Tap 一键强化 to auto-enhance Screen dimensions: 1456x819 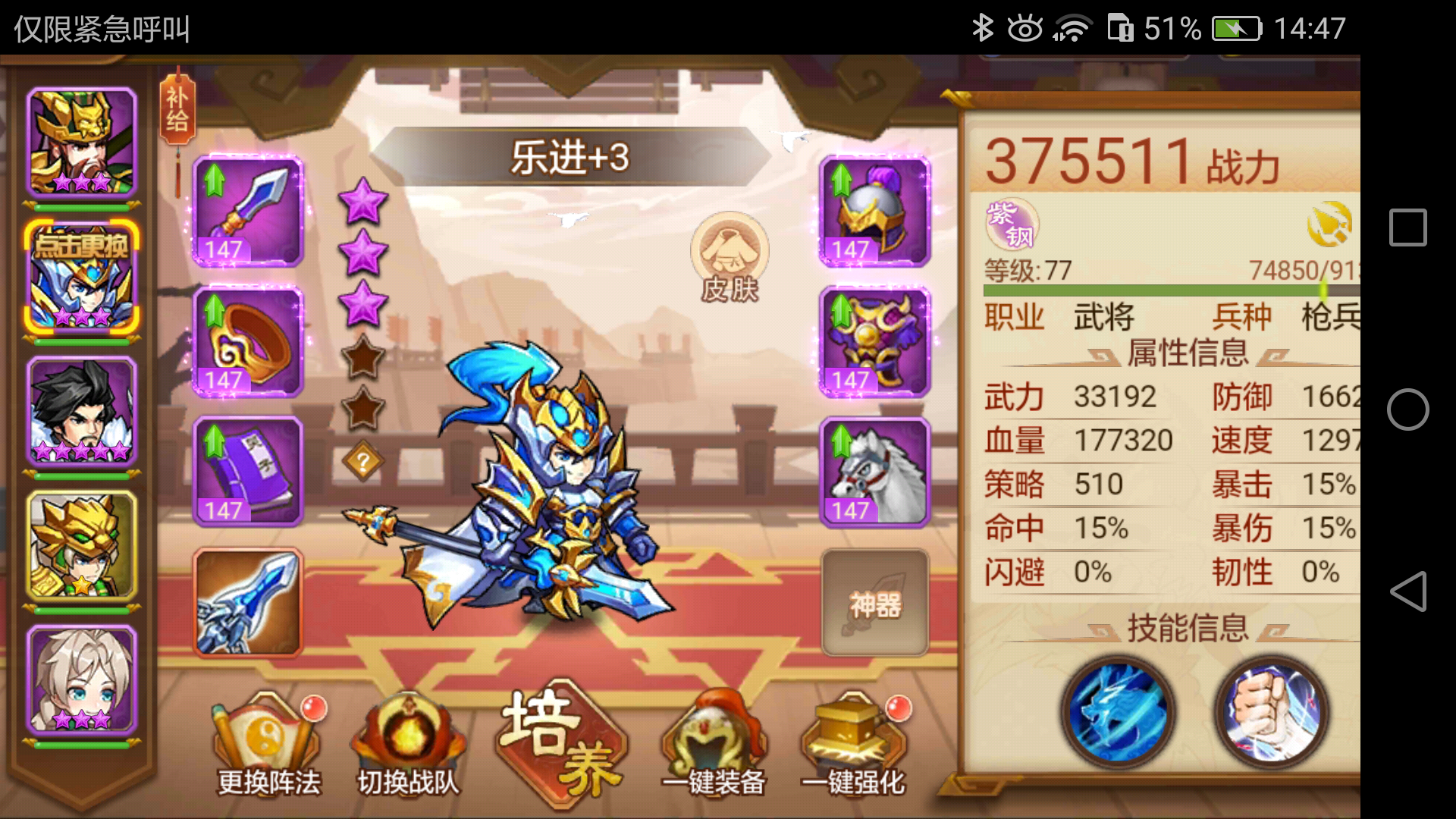click(854, 732)
